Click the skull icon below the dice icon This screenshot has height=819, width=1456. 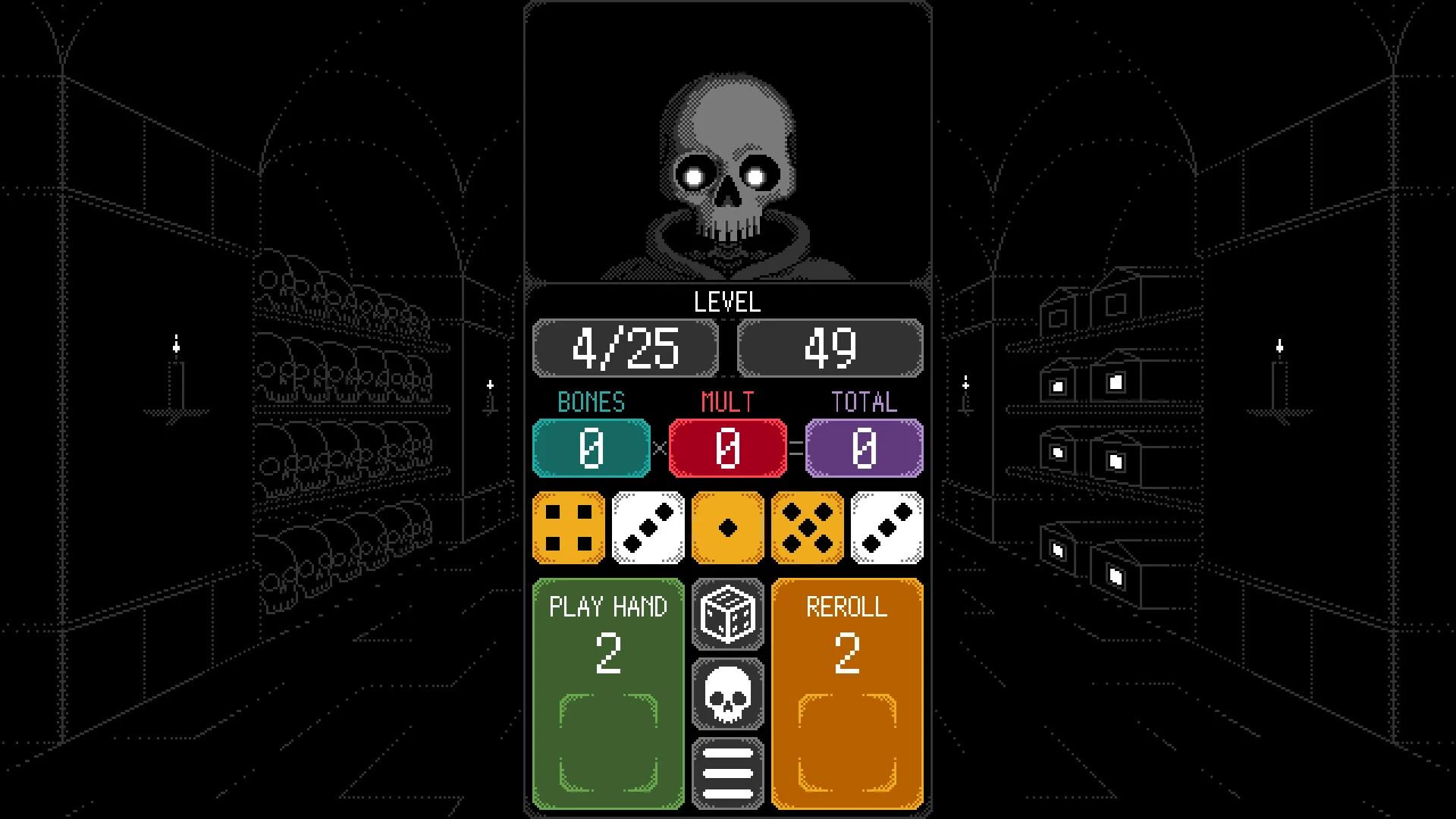727,694
